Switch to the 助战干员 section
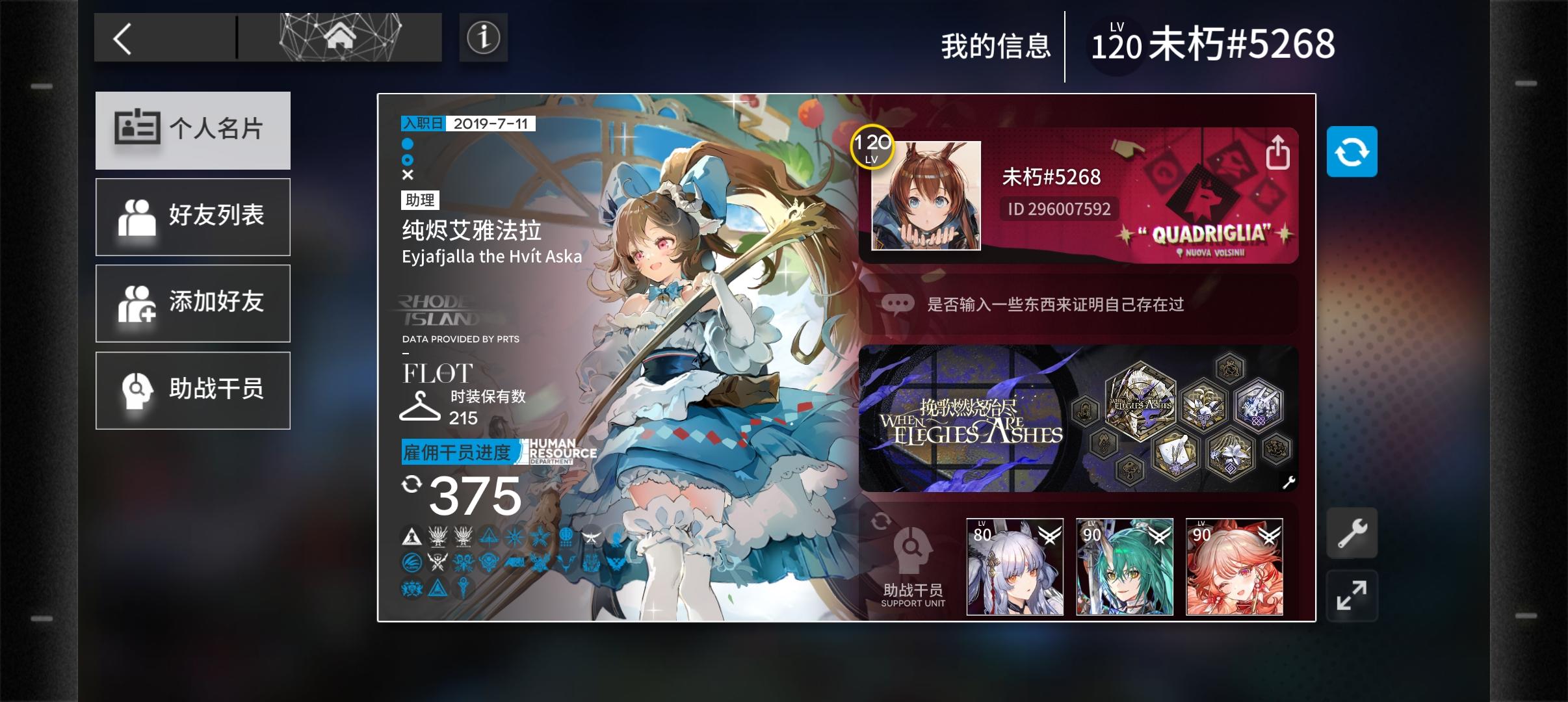 pos(193,389)
